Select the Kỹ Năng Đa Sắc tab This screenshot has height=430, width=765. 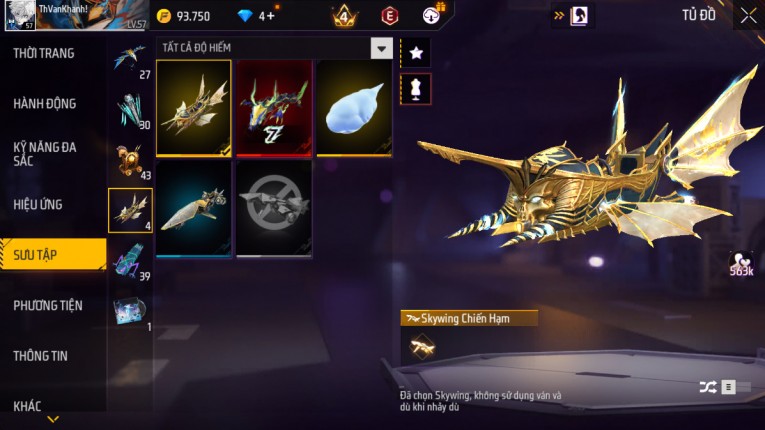coord(45,153)
